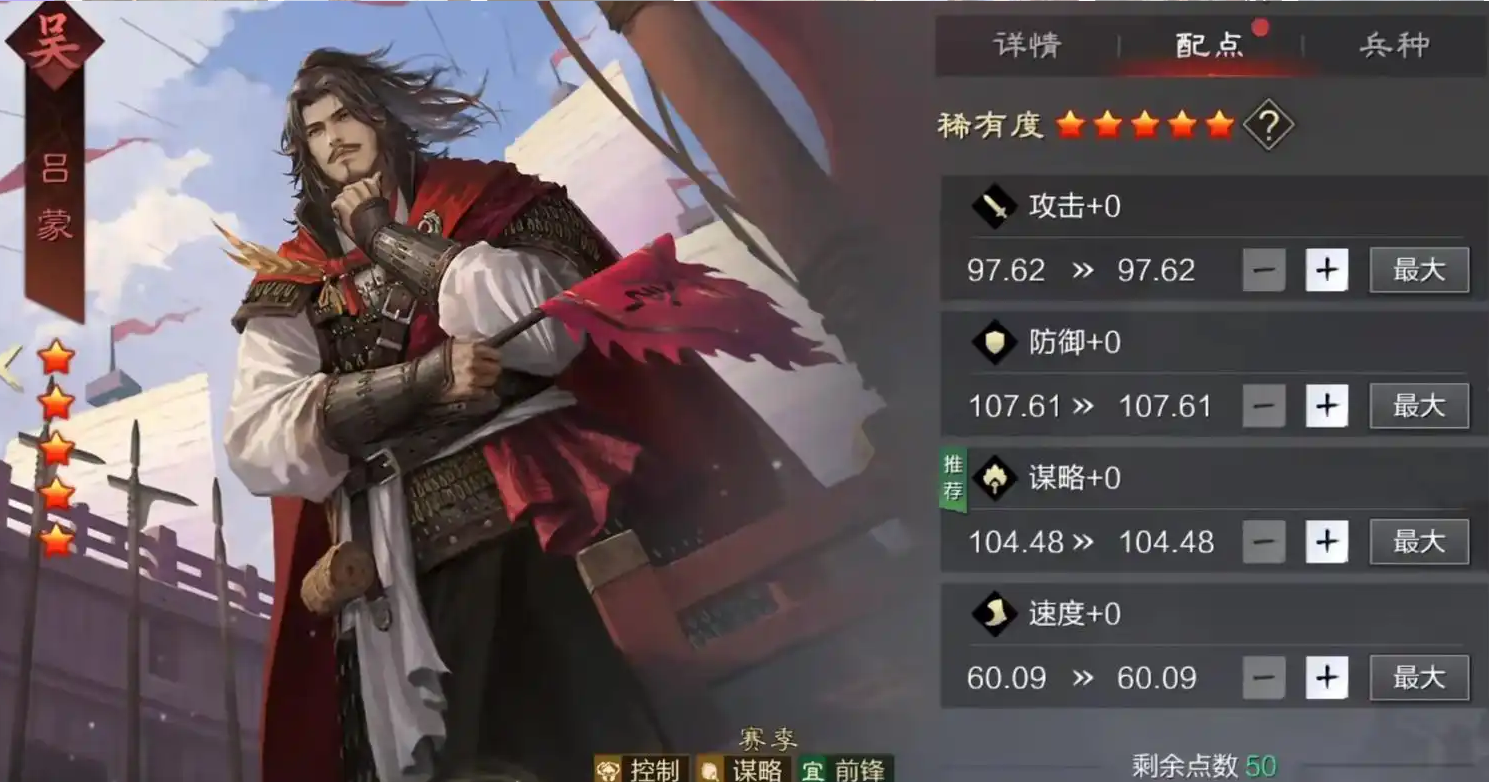The image size is (1489, 782).
Task: Click the plus stepper beside 速度
Action: (1327, 677)
